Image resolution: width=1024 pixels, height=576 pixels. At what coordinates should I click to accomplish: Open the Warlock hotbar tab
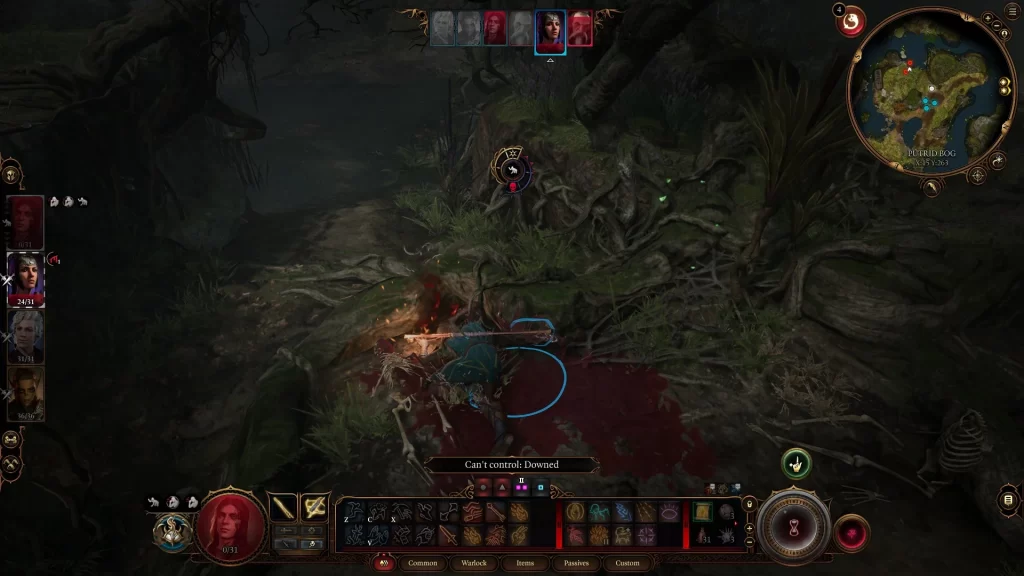[473, 563]
